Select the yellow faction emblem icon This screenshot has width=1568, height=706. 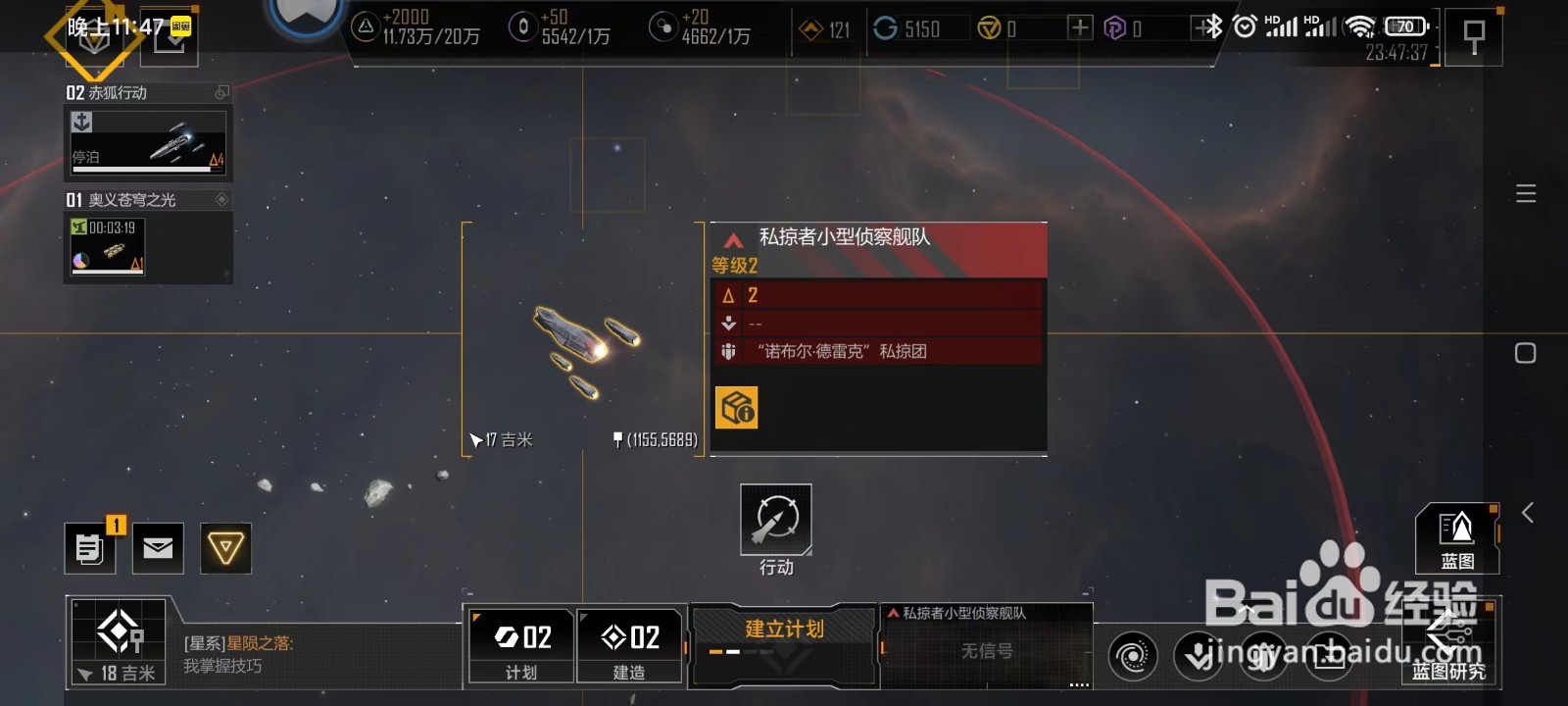tap(225, 548)
